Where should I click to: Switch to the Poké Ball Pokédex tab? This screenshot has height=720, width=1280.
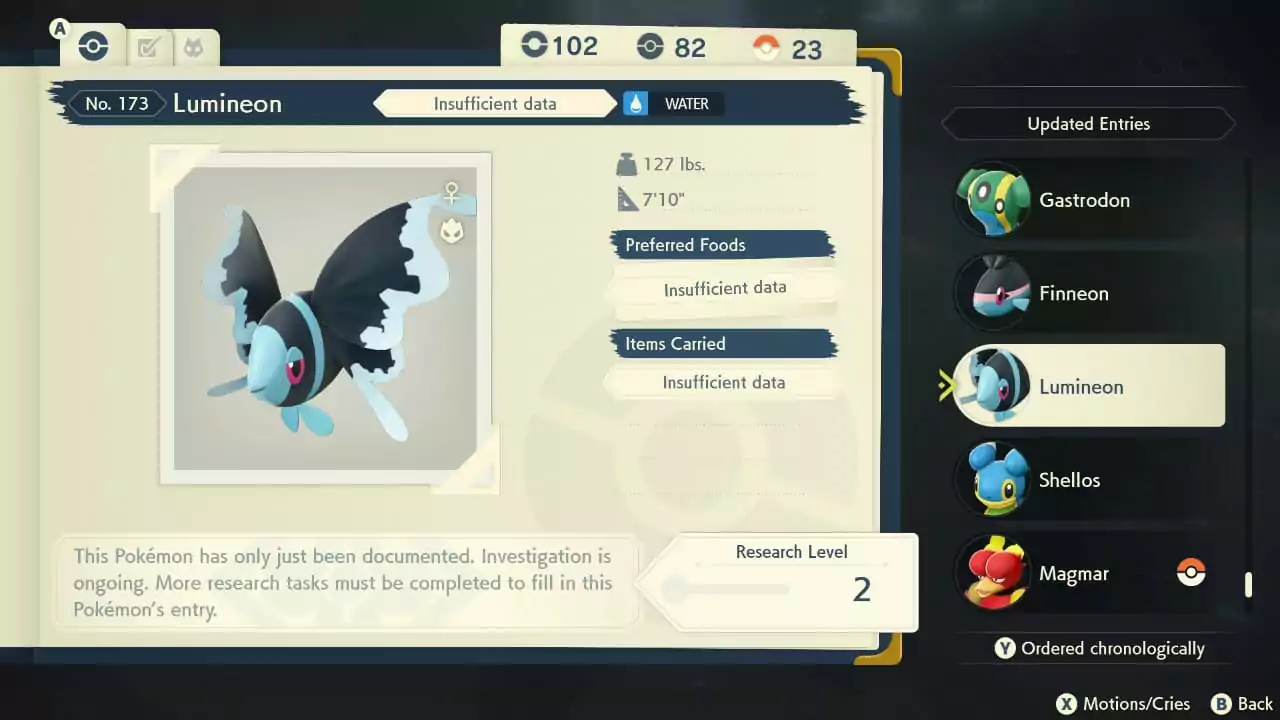[x=92, y=45]
